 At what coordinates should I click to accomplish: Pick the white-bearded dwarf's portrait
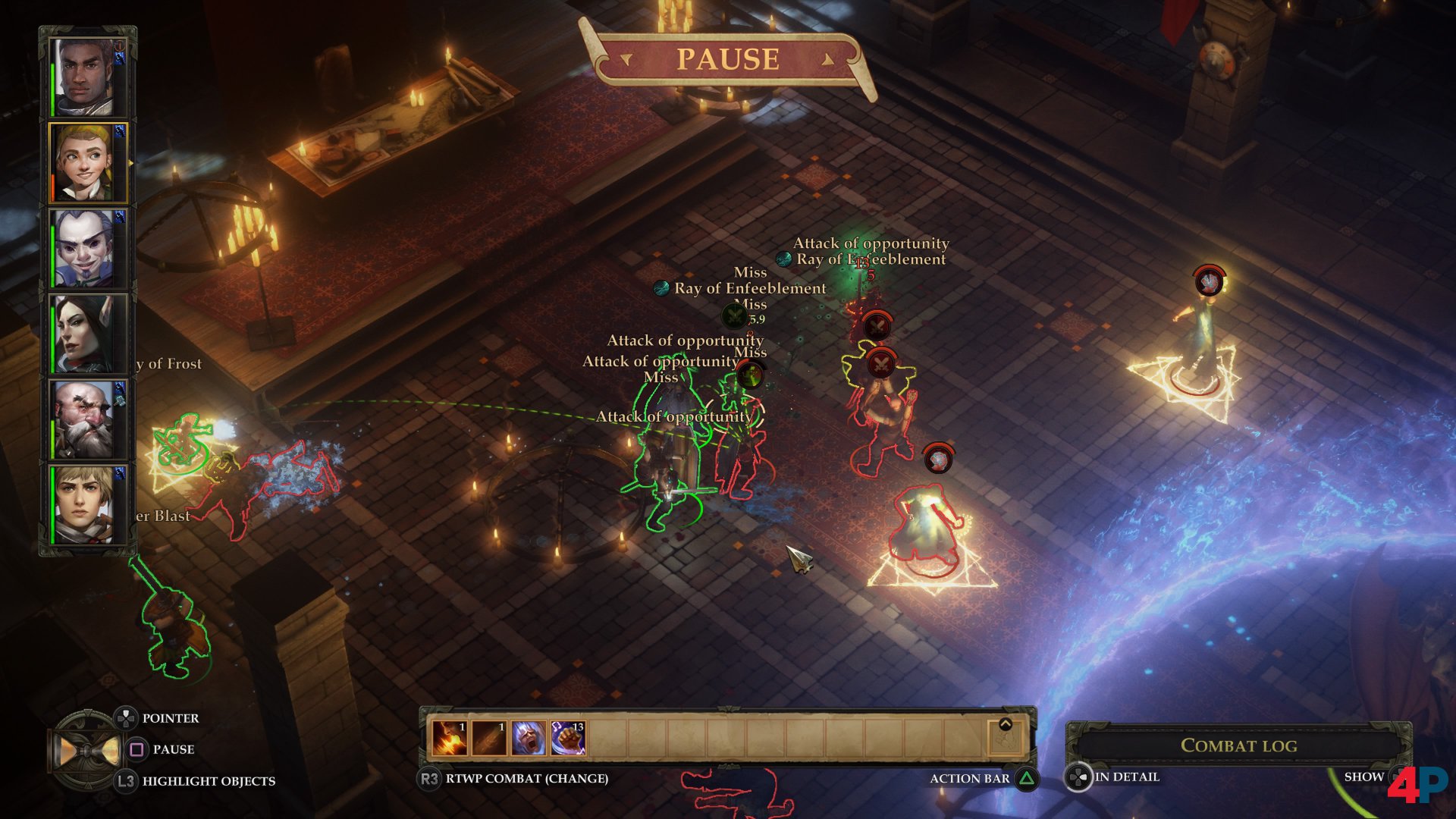tap(85, 419)
